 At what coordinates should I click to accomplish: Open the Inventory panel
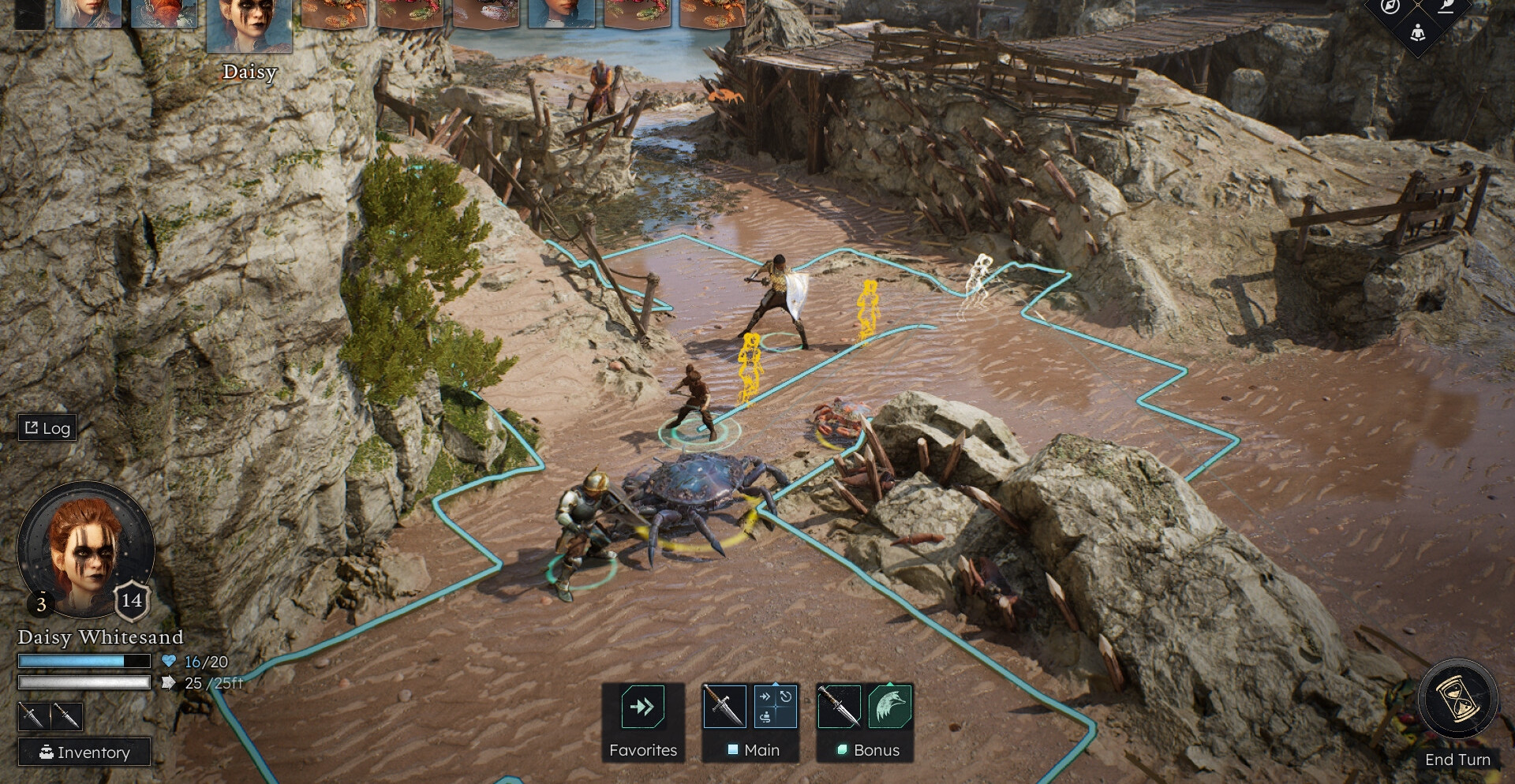84,752
